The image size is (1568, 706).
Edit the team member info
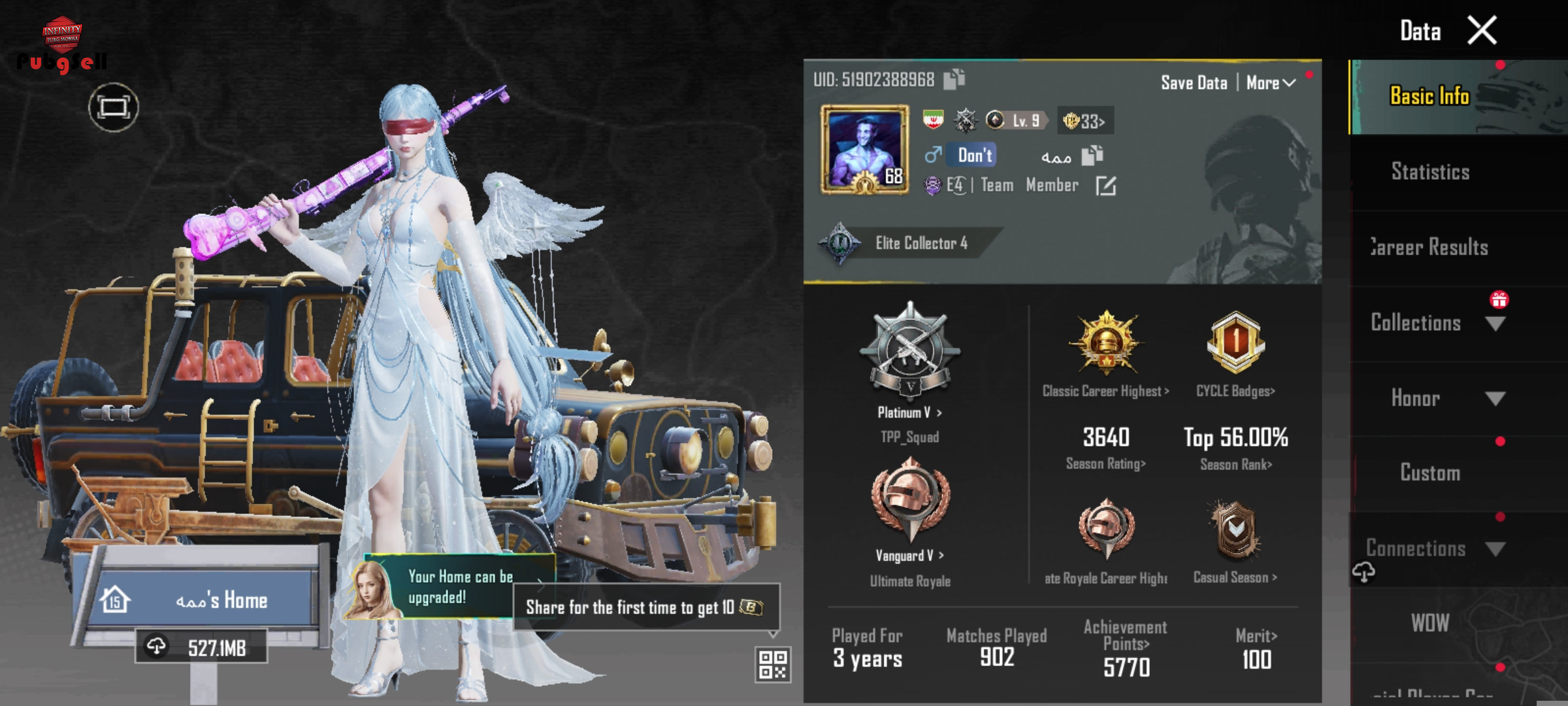[x=1105, y=186]
